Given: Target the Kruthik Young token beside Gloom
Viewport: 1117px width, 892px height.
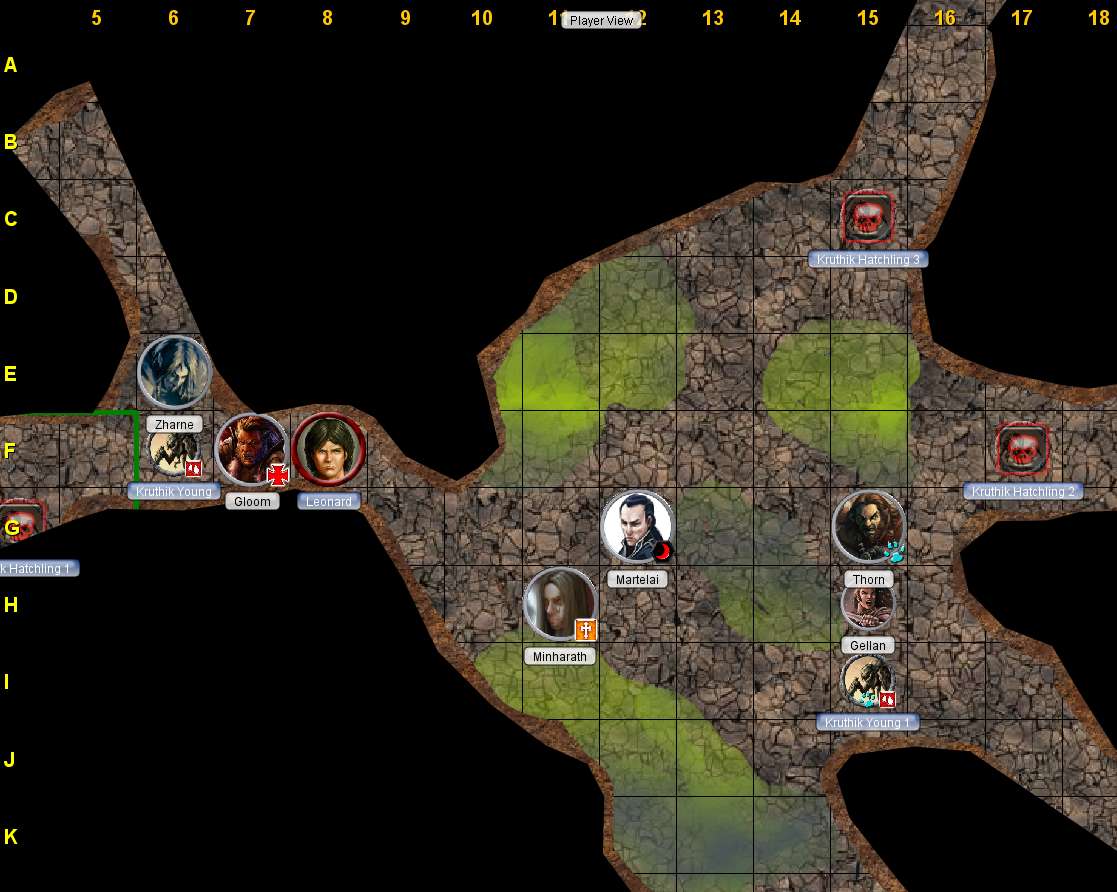Looking at the screenshot, I should coord(174,455).
